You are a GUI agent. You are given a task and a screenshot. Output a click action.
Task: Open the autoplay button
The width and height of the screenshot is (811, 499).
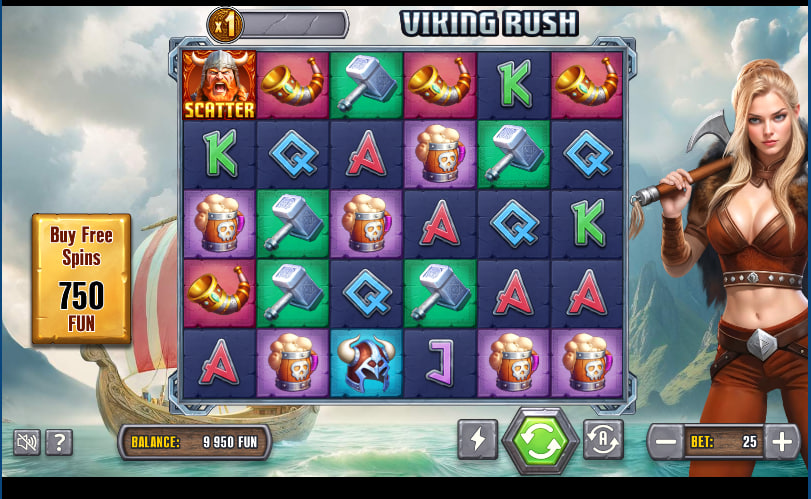pyautogui.click(x=603, y=440)
